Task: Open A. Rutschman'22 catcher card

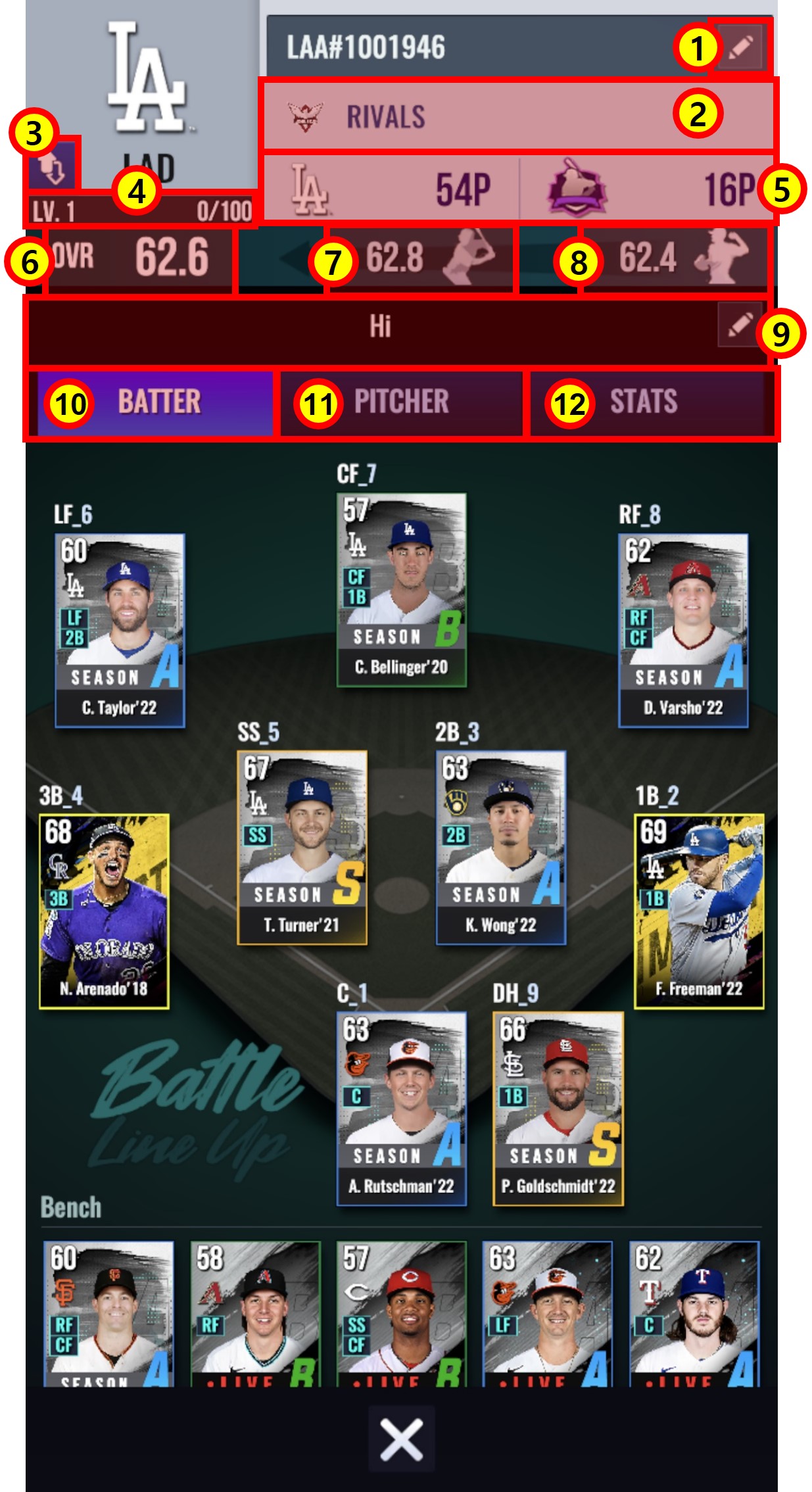Action: (x=401, y=1109)
